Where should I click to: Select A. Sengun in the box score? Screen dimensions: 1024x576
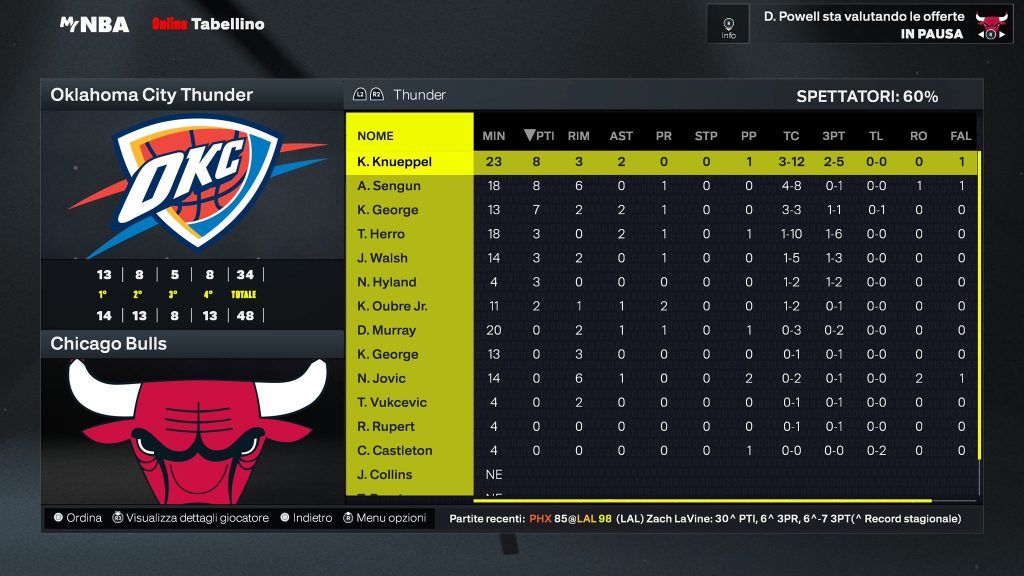(389, 186)
